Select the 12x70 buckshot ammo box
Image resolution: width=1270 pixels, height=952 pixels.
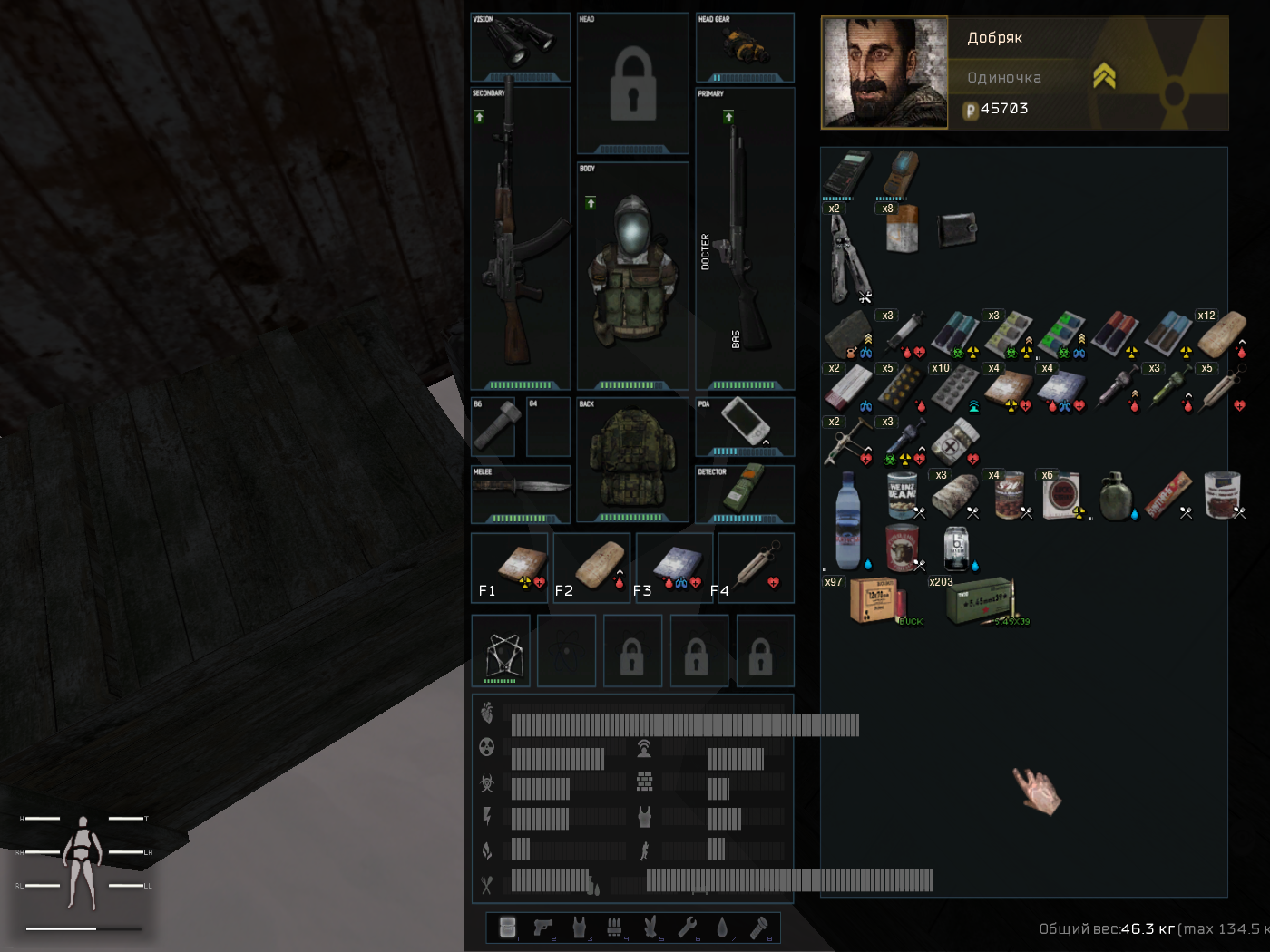(x=874, y=599)
